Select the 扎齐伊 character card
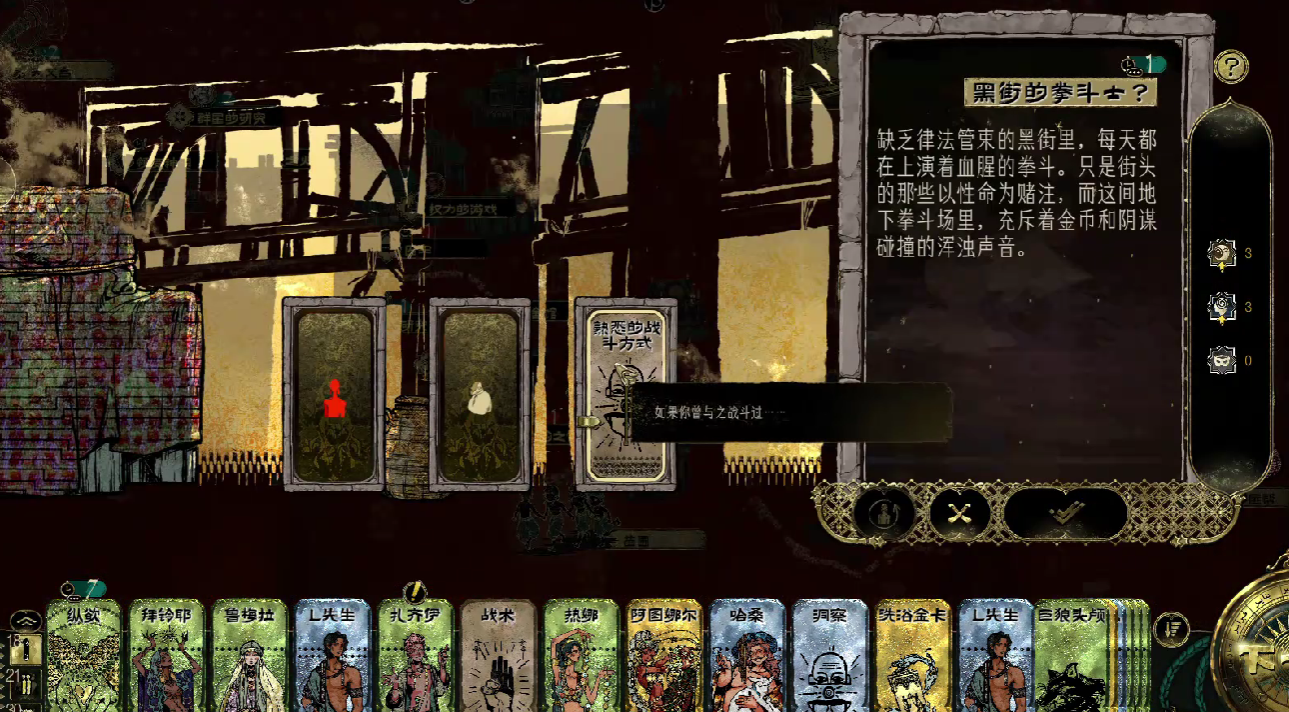This screenshot has width=1289, height=712. coord(416,656)
